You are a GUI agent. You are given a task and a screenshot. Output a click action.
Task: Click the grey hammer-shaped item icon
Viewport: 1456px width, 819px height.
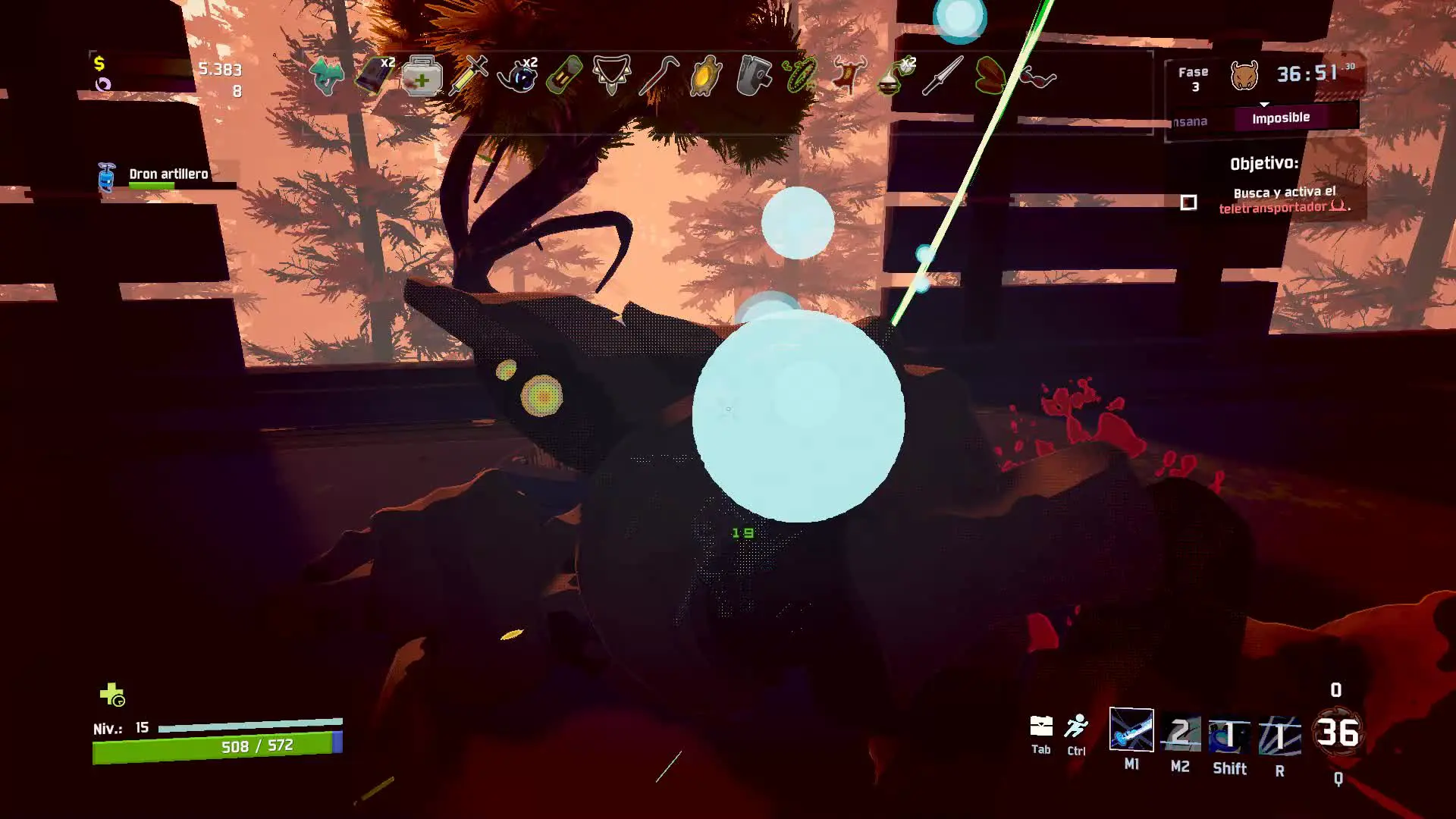pyautogui.click(x=753, y=76)
